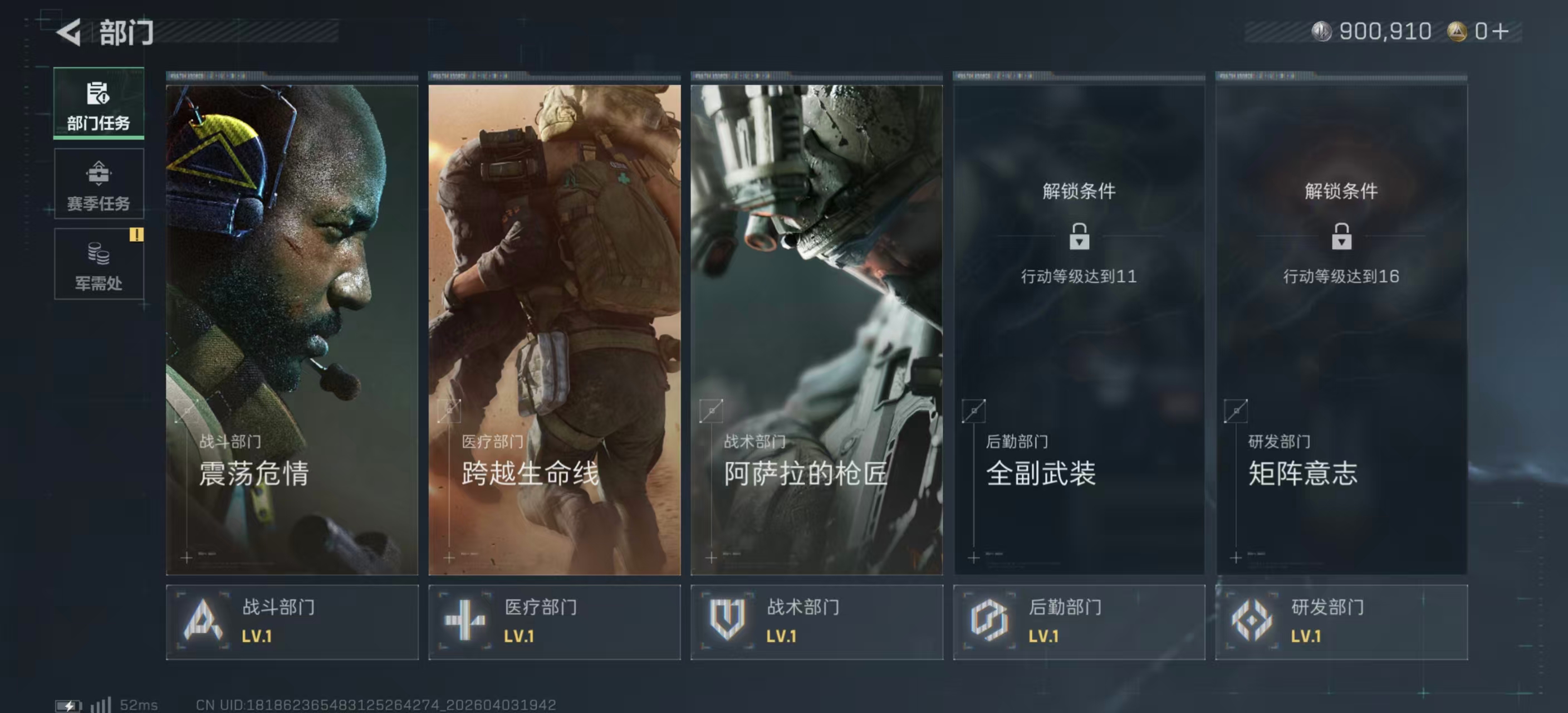Click the back arrow next to 部门

coord(69,31)
